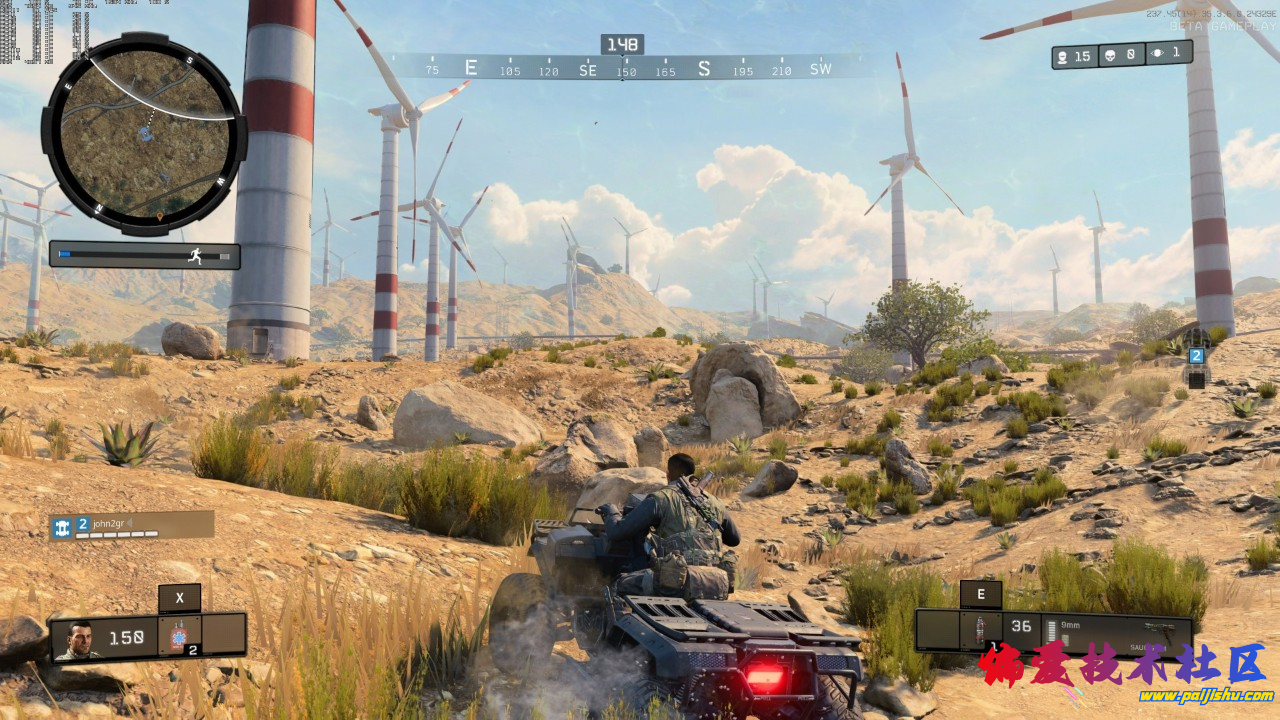Image resolution: width=1280 pixels, height=720 pixels.
Task: Select the blue teammate 2 marker
Action: pyautogui.click(x=1196, y=356)
